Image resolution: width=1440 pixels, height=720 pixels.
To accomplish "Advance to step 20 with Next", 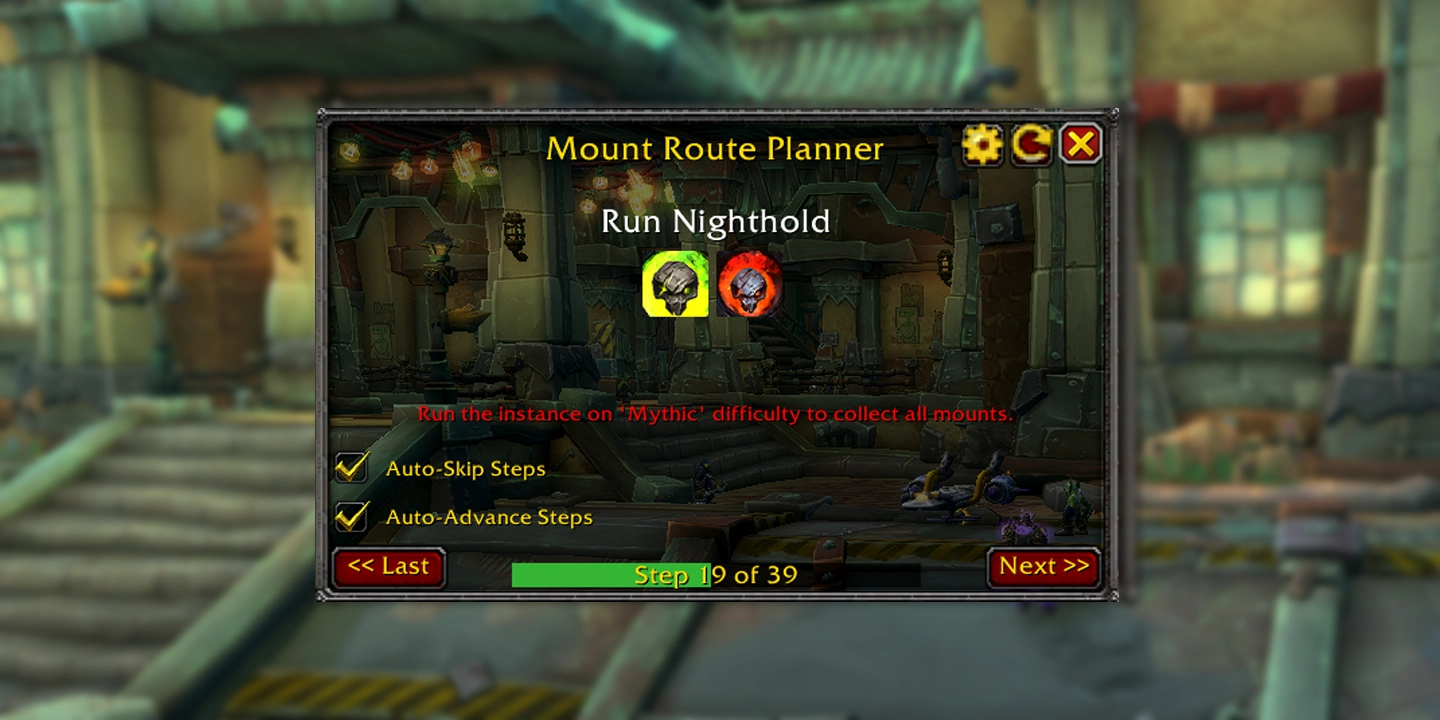I will tap(1044, 566).
